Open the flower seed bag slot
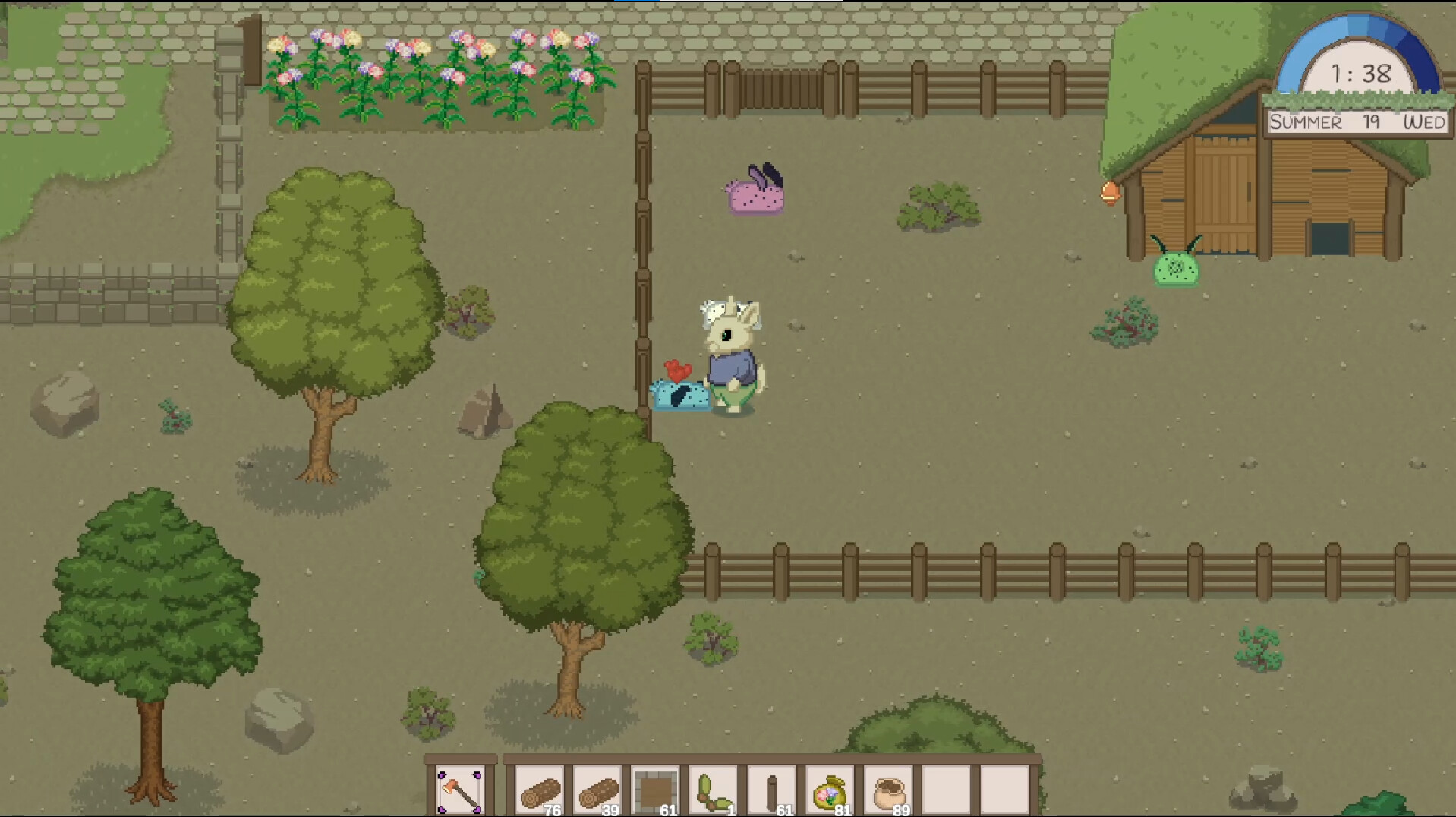This screenshot has height=817, width=1456. coord(829,788)
